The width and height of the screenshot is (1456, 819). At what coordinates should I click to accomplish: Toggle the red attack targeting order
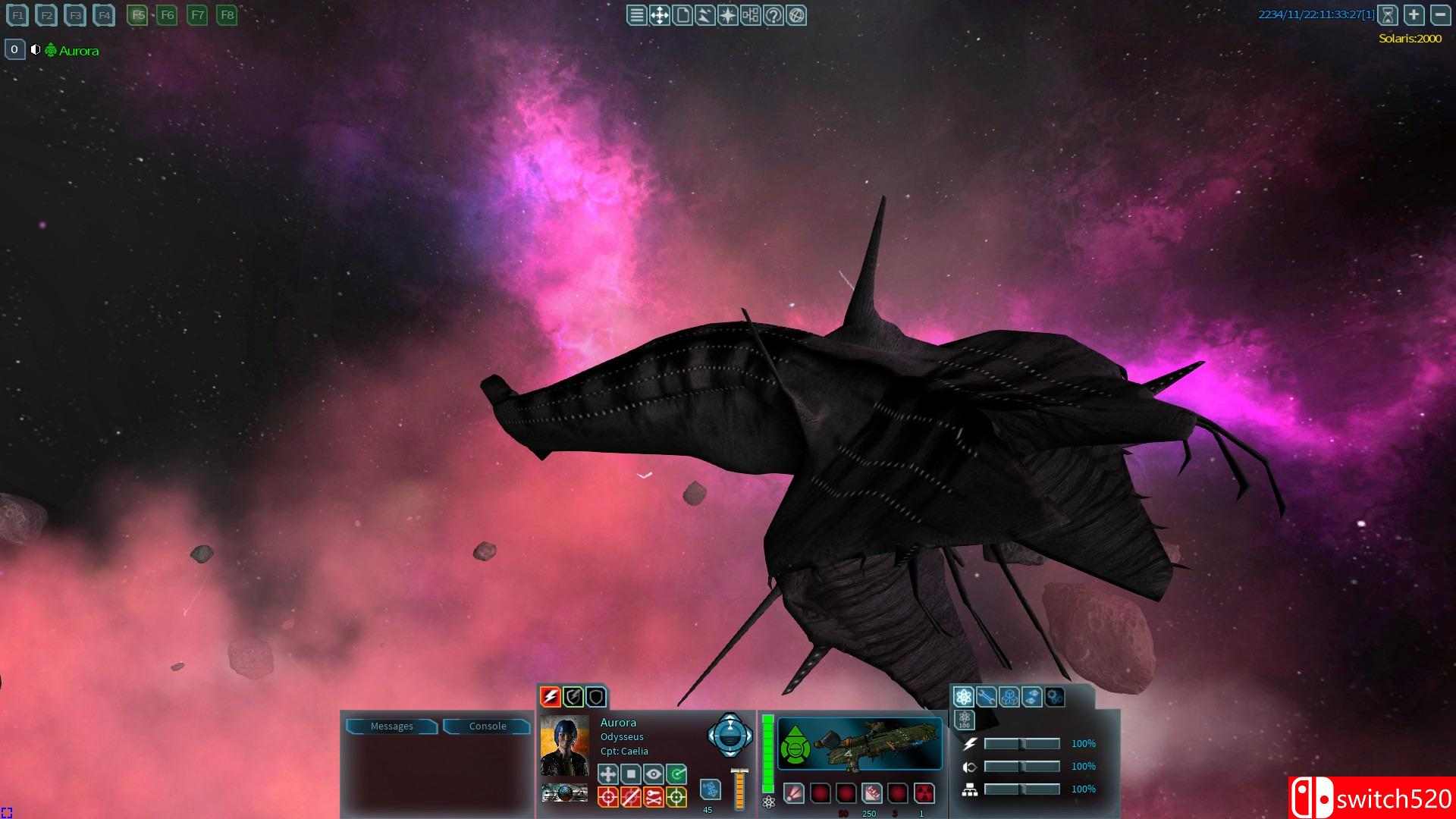pos(607,797)
